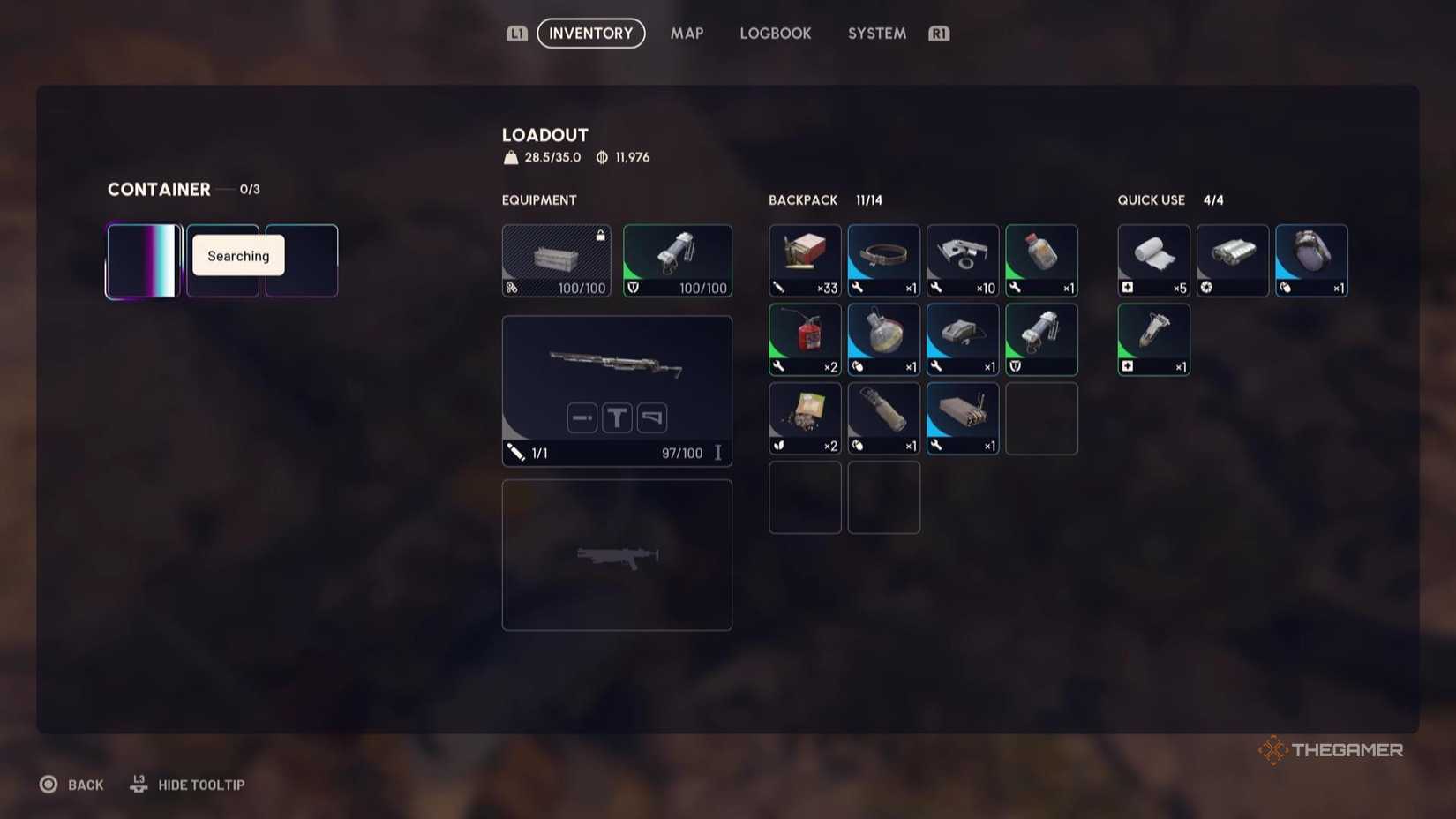
Task: Open the MAP tab
Action: coord(687,34)
